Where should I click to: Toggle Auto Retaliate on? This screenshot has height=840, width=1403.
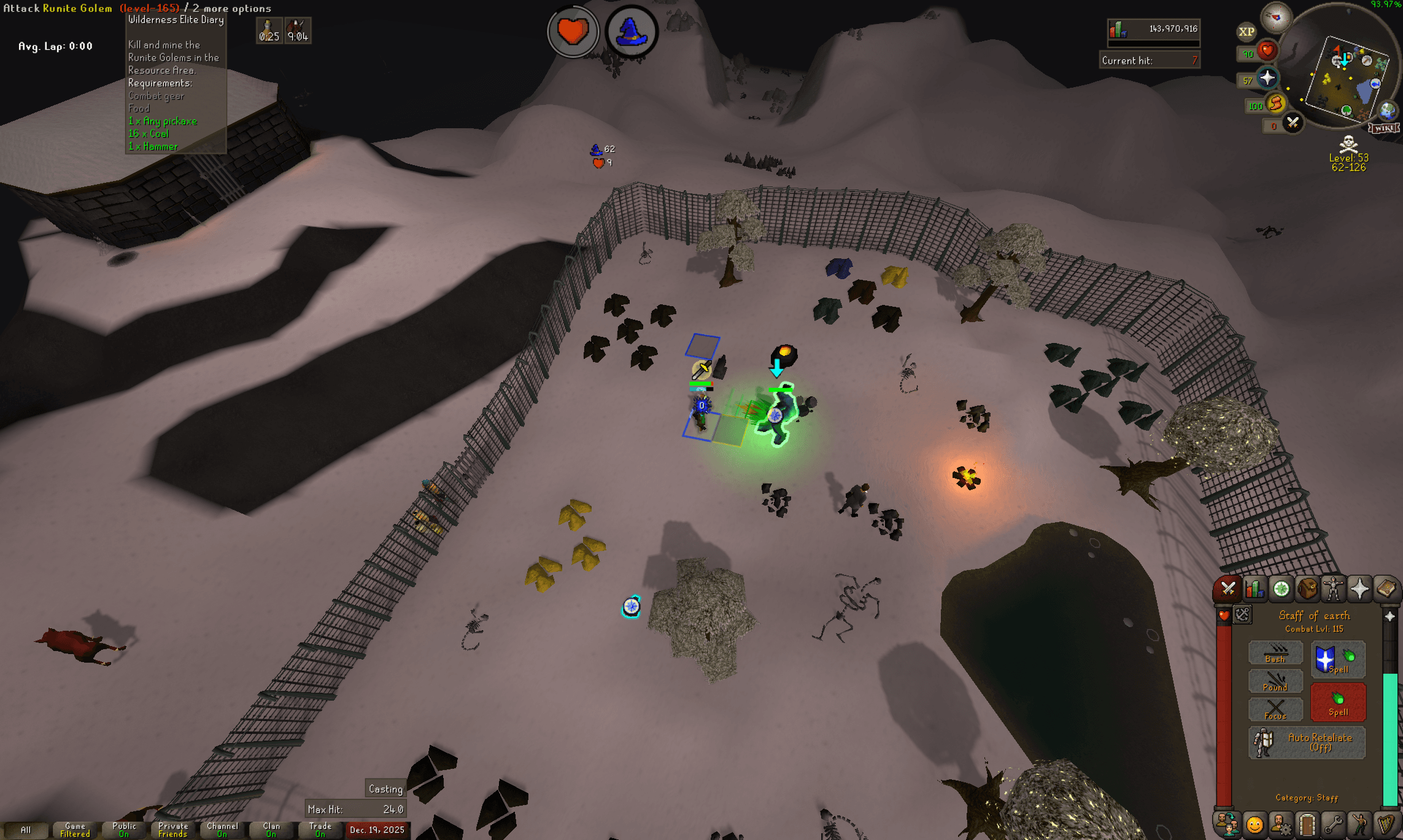point(1306,742)
